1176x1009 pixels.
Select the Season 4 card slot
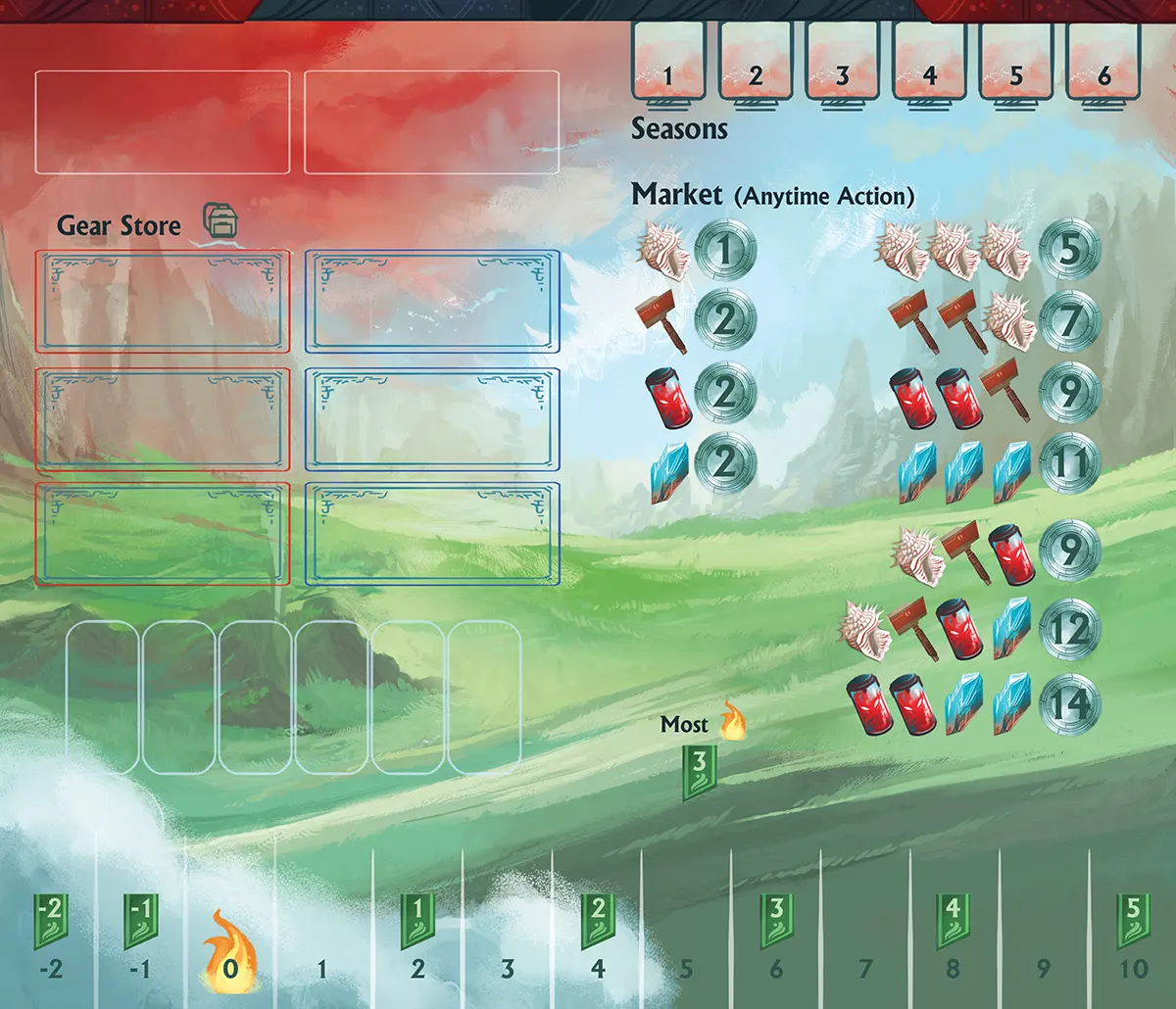coord(929,61)
